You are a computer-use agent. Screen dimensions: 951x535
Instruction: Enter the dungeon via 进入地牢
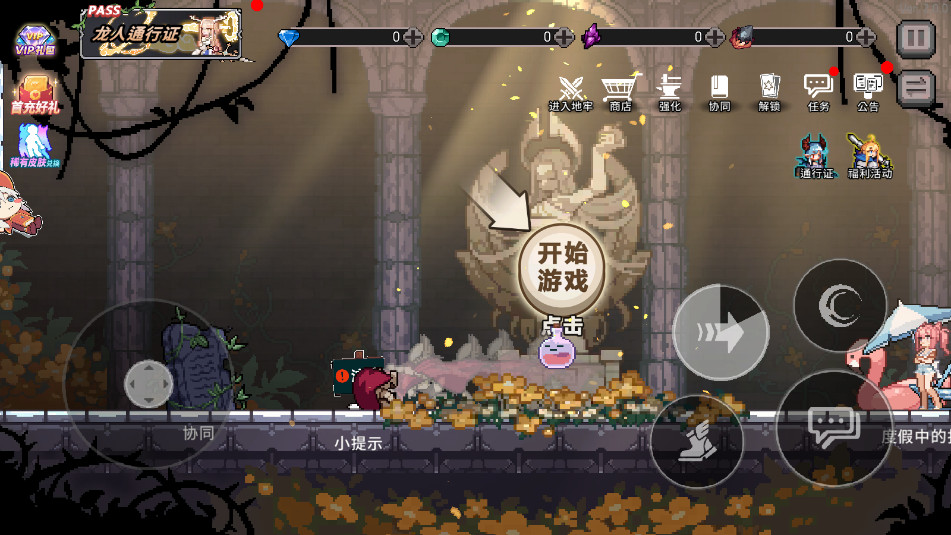pyautogui.click(x=570, y=91)
